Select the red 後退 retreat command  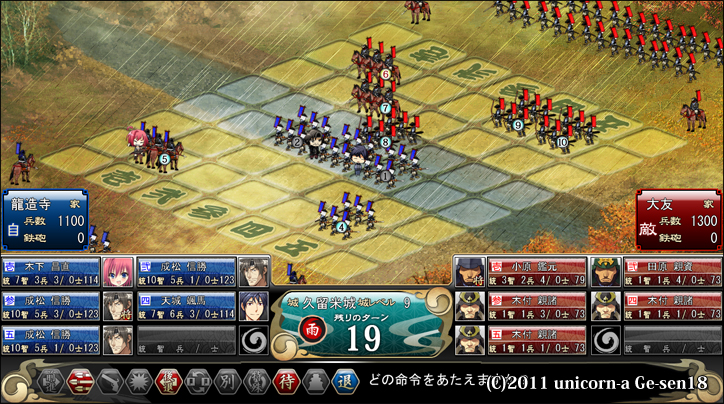(168, 383)
